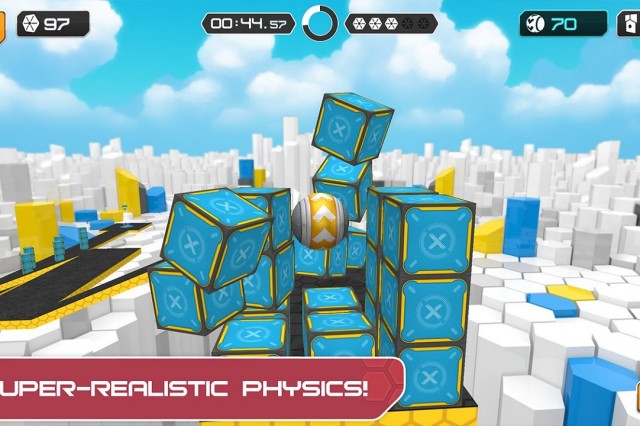Tap the orange button beside the gem counter

point(2,23)
